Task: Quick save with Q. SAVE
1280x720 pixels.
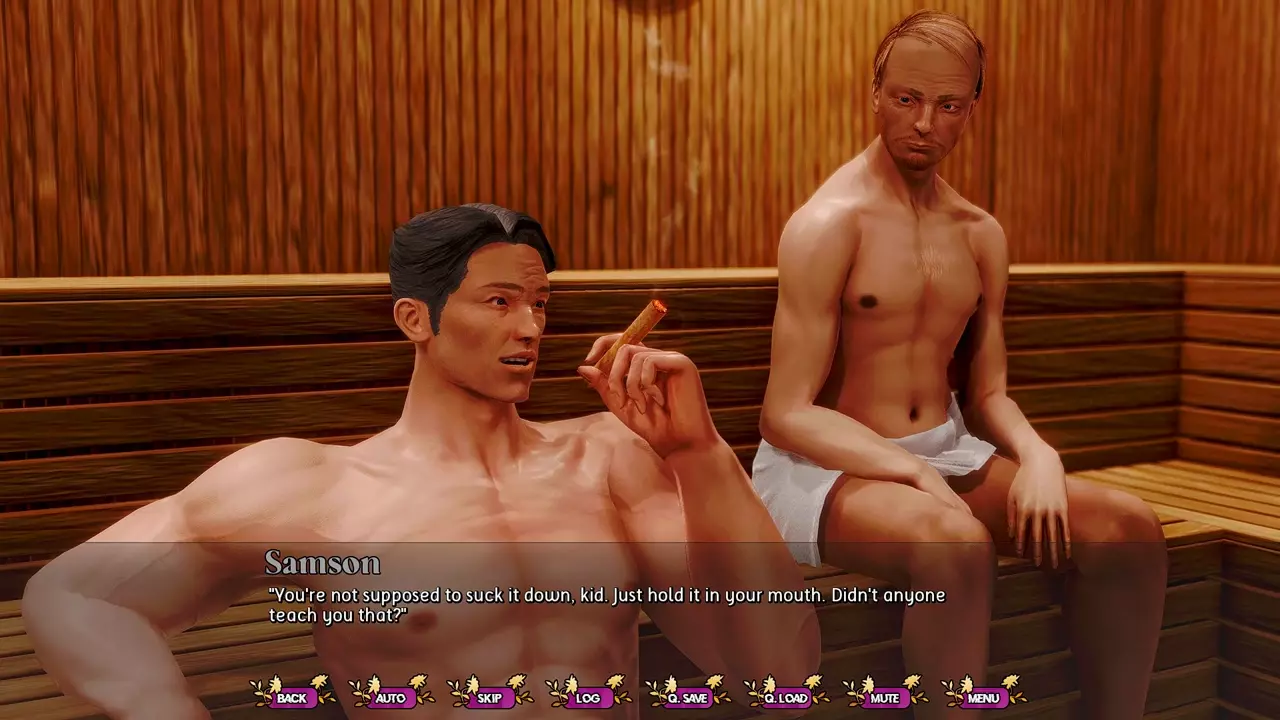Action: pos(687,697)
